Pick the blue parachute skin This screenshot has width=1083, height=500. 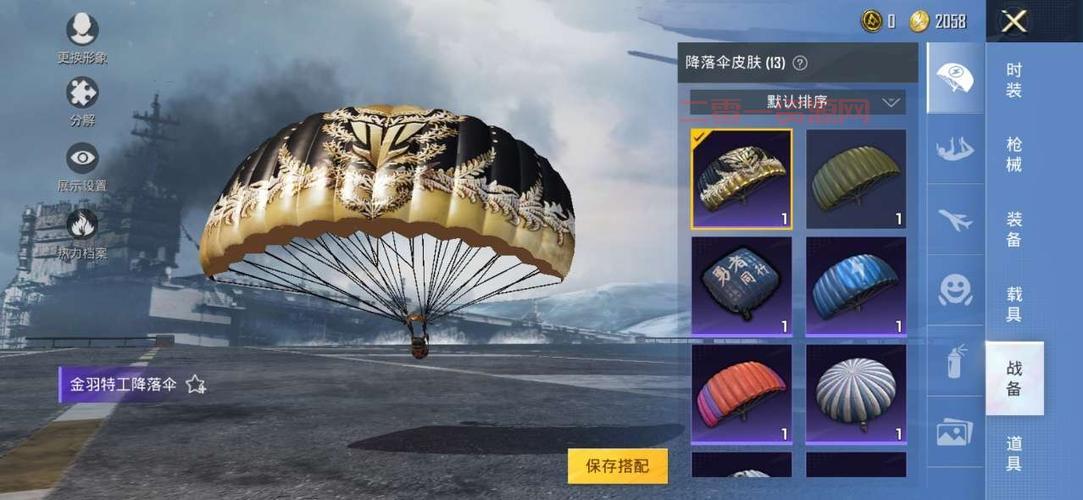point(856,285)
